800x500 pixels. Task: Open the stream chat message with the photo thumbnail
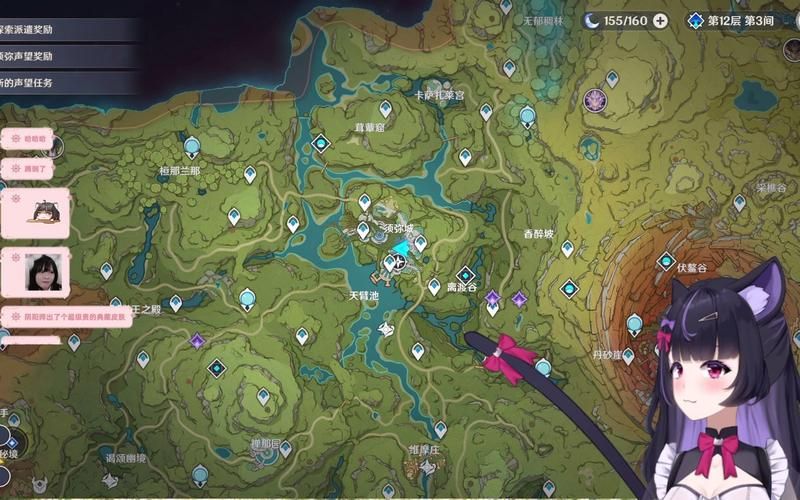[42, 272]
